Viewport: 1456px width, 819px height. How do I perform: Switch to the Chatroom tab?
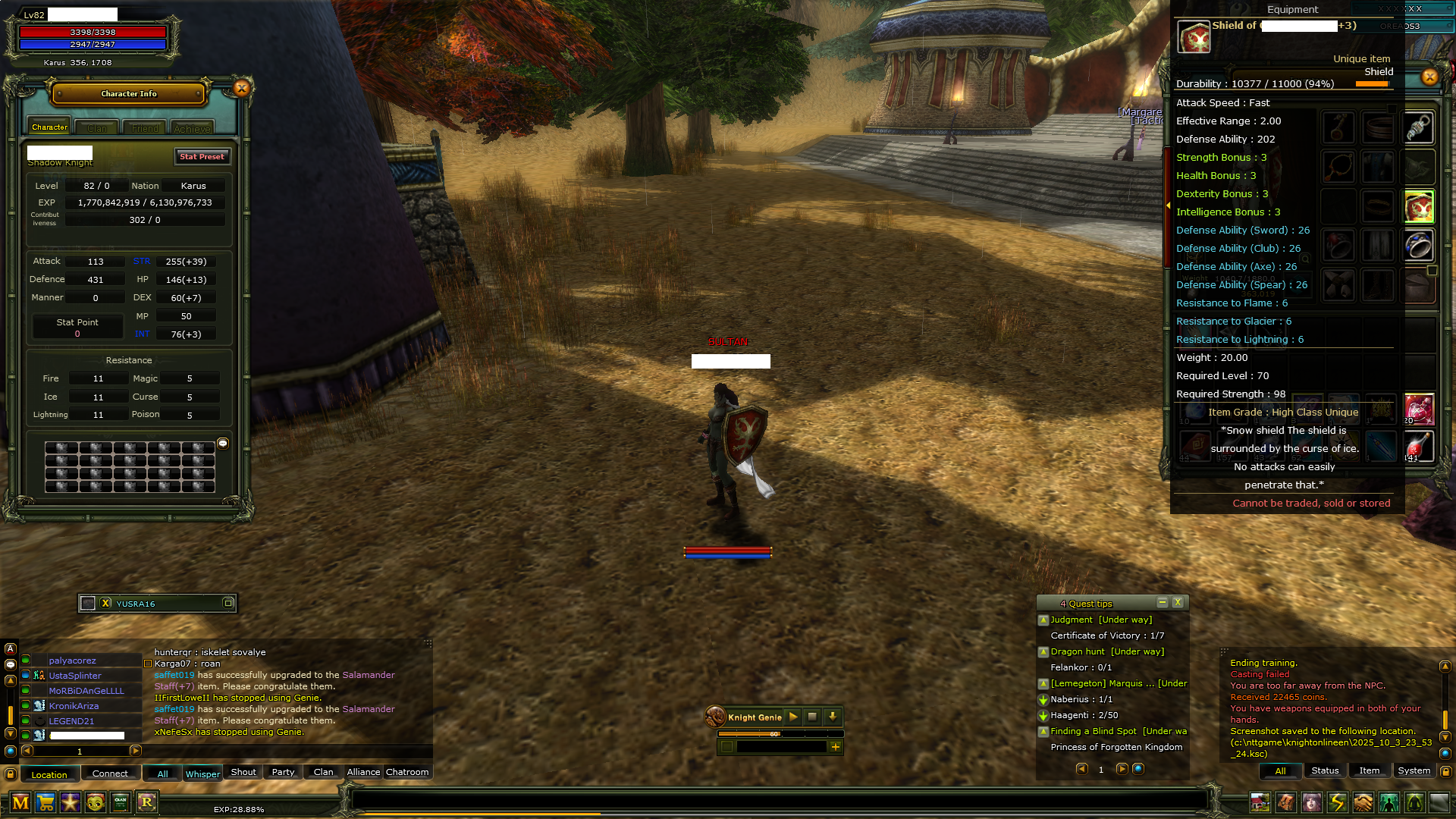pos(407,772)
